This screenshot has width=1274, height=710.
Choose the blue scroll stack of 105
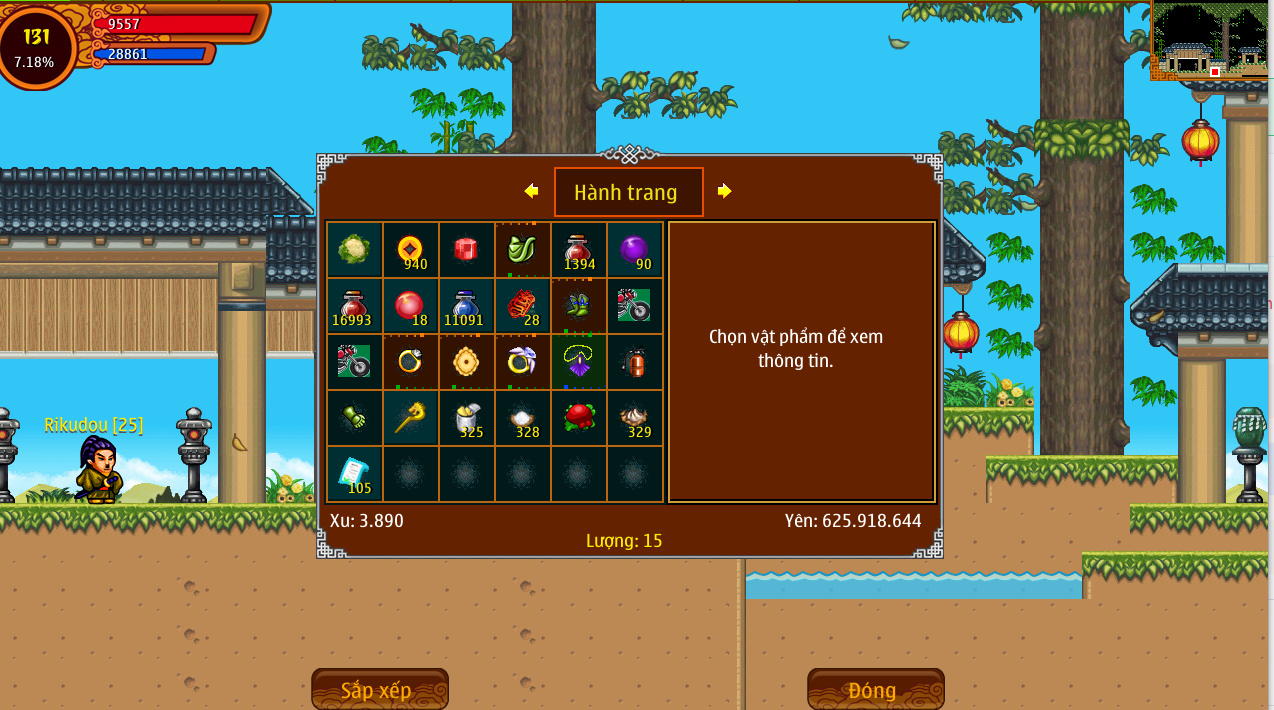point(354,474)
